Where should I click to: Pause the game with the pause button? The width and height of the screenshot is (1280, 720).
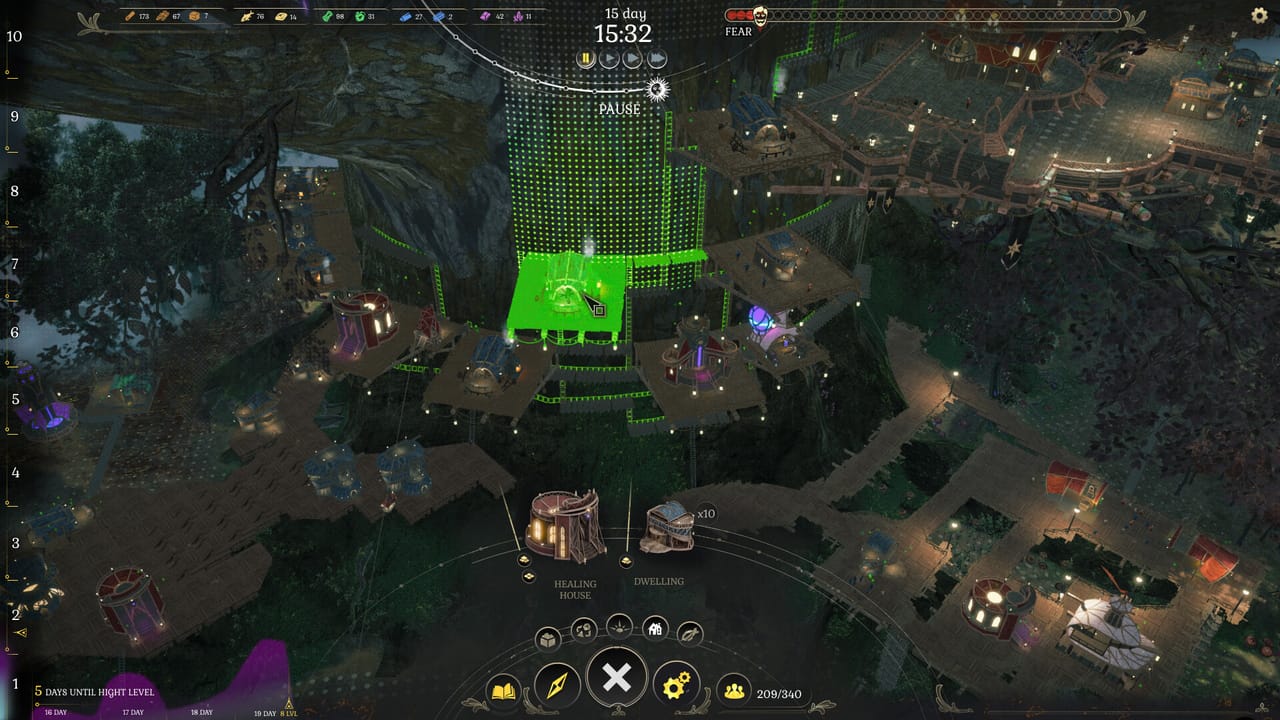[x=585, y=57]
